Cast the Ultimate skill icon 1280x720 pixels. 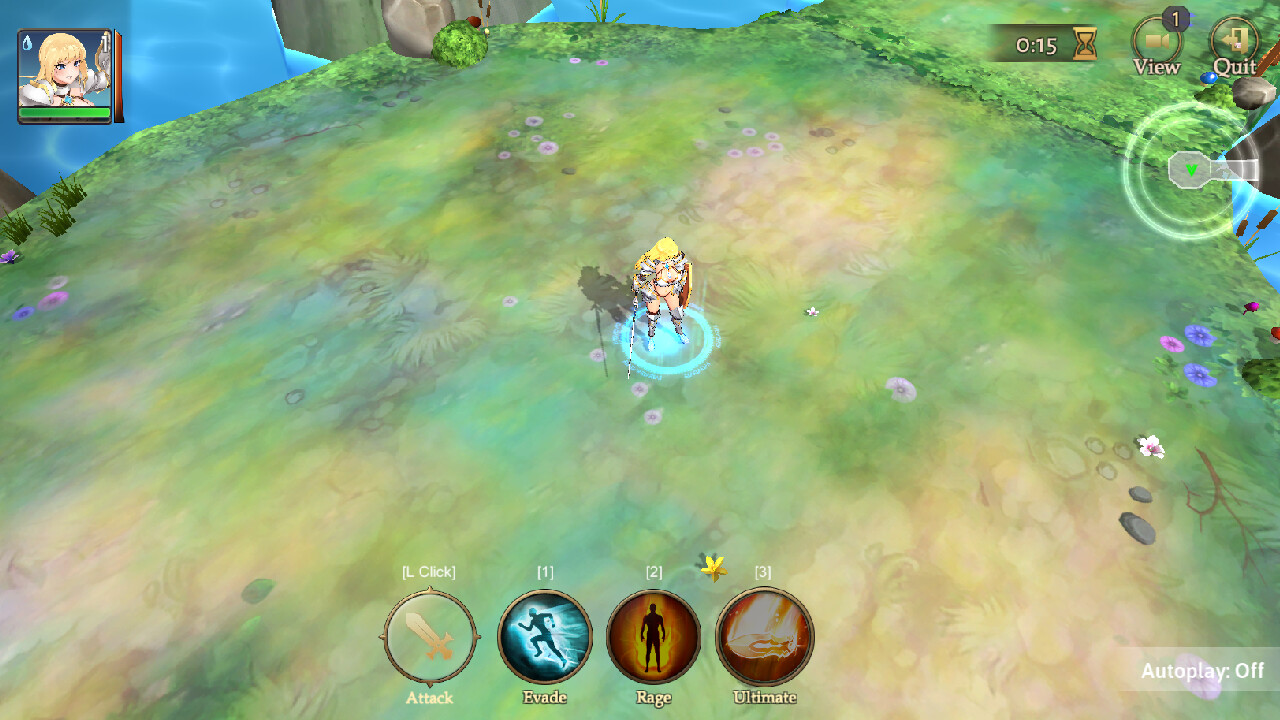[764, 636]
